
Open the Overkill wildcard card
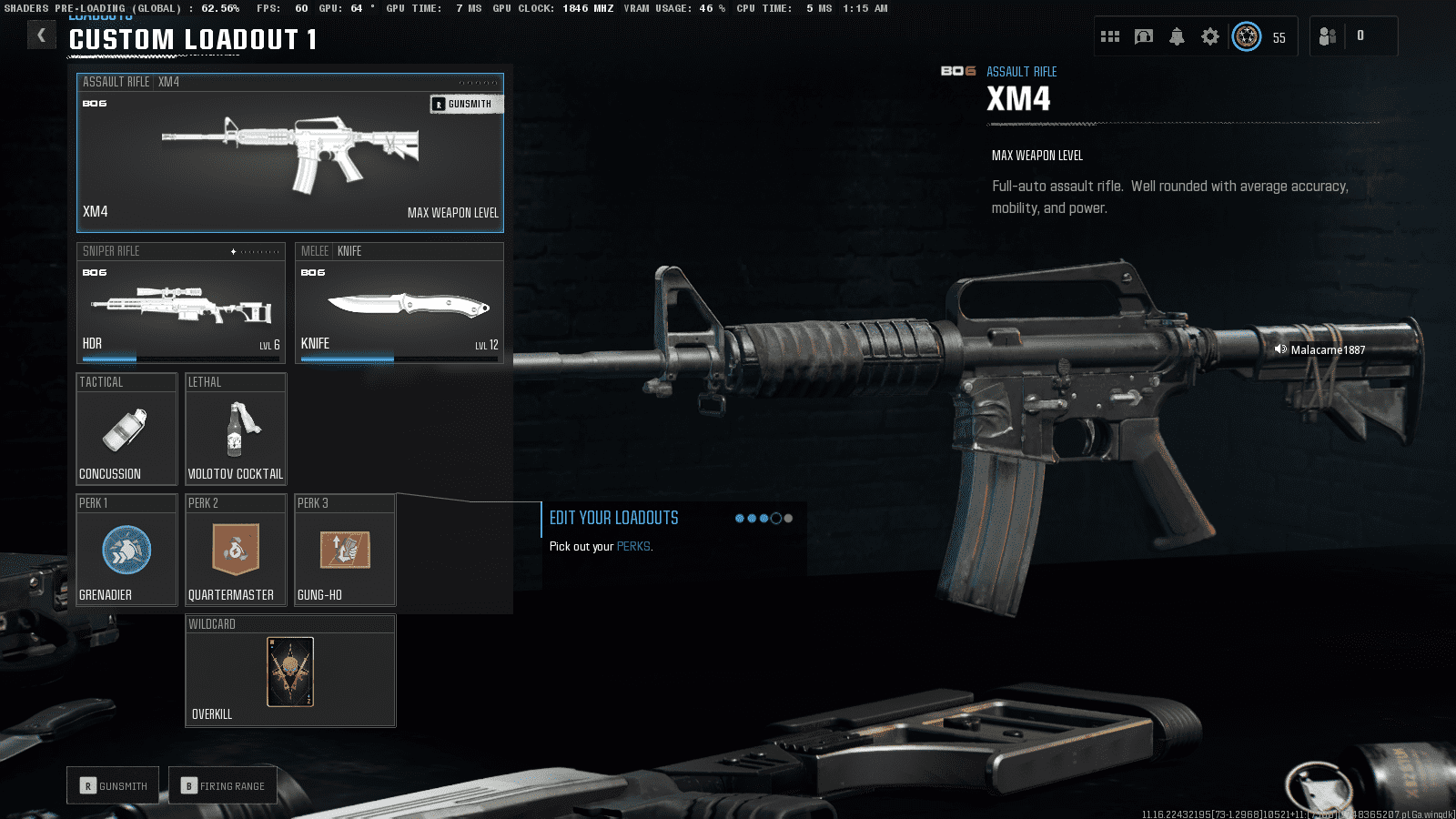[290, 672]
